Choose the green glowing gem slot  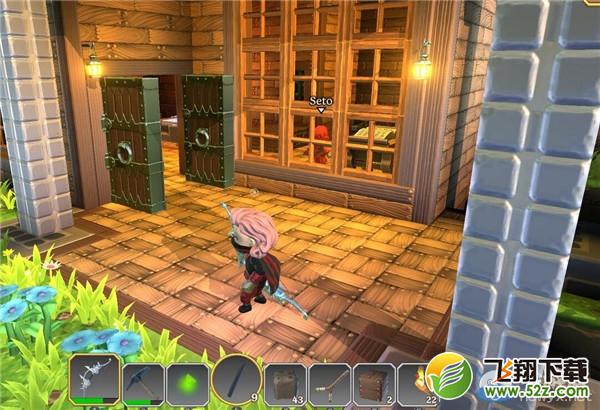tap(187, 384)
